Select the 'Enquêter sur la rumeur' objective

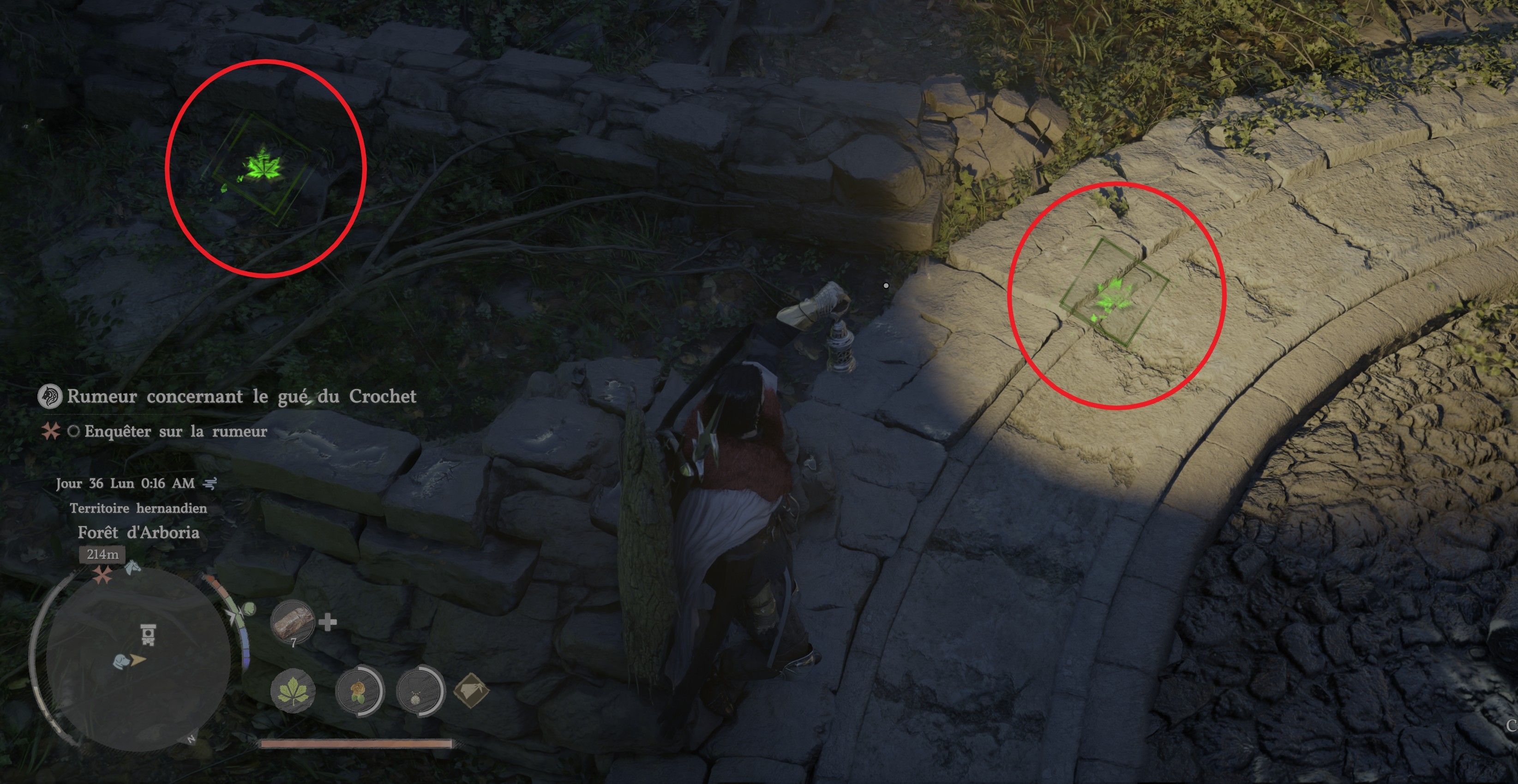[x=175, y=432]
